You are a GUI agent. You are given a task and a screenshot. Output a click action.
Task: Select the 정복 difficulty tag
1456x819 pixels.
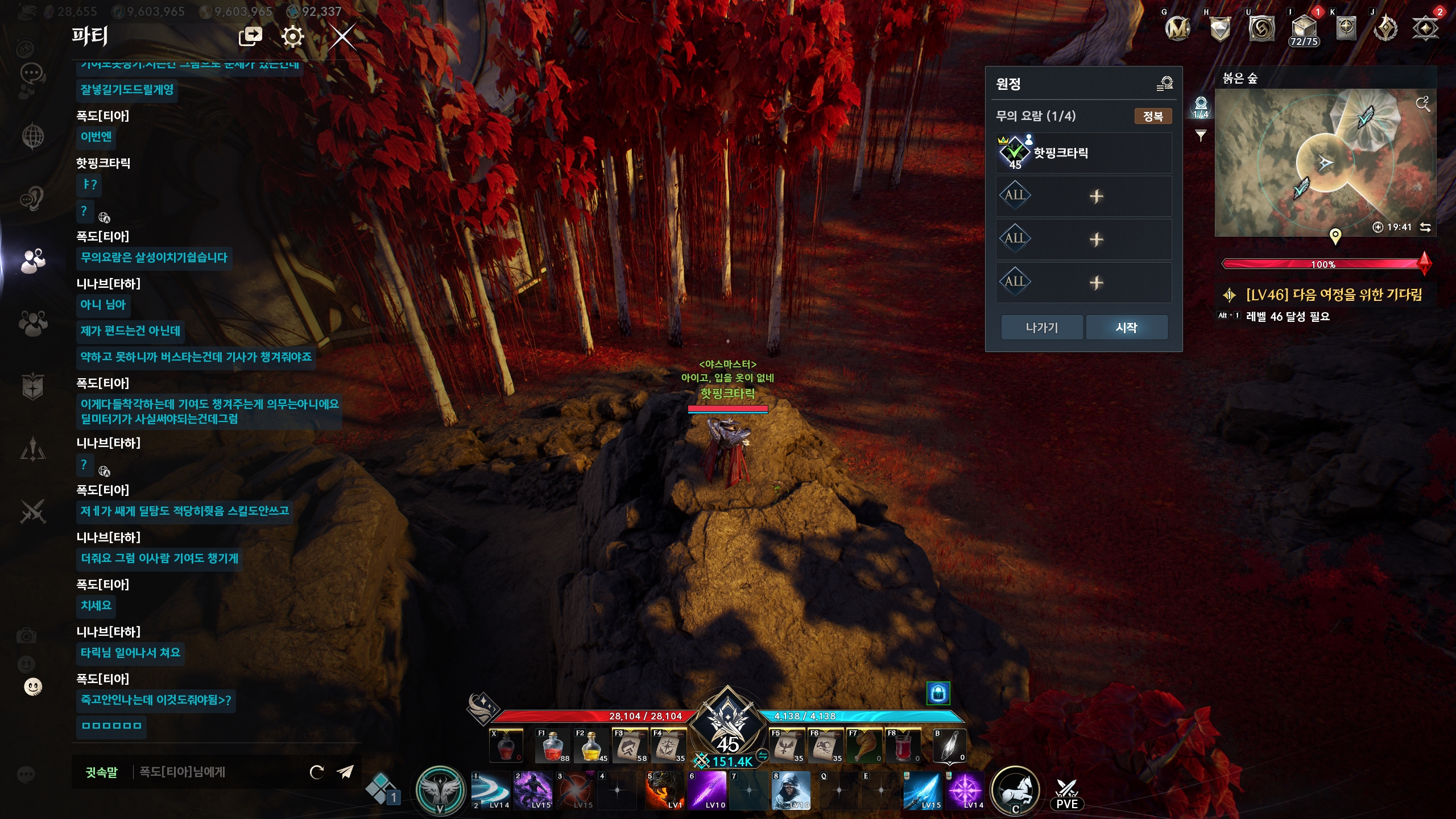click(x=1152, y=116)
